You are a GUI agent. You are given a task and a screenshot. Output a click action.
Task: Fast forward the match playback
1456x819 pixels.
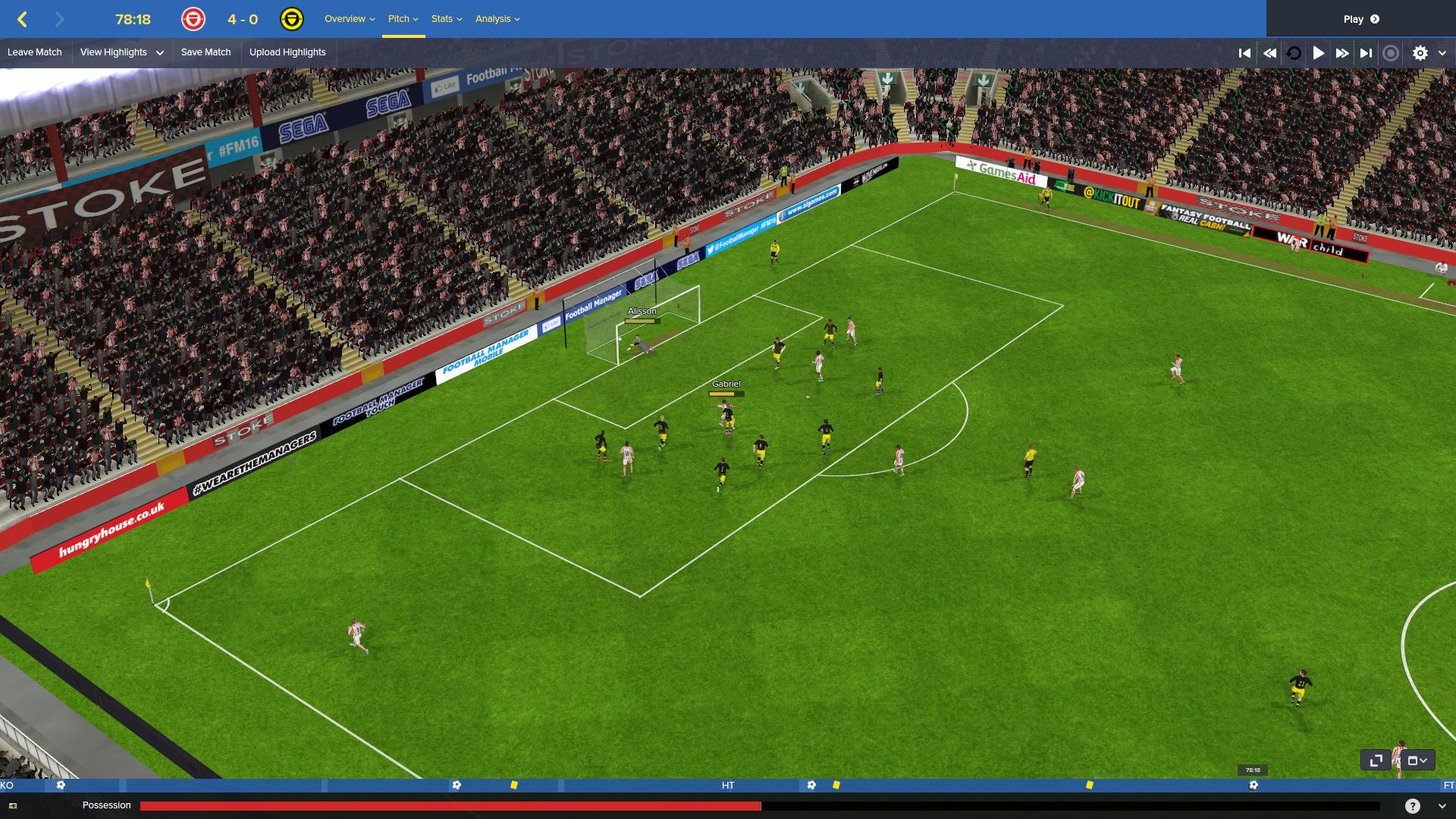(1342, 53)
